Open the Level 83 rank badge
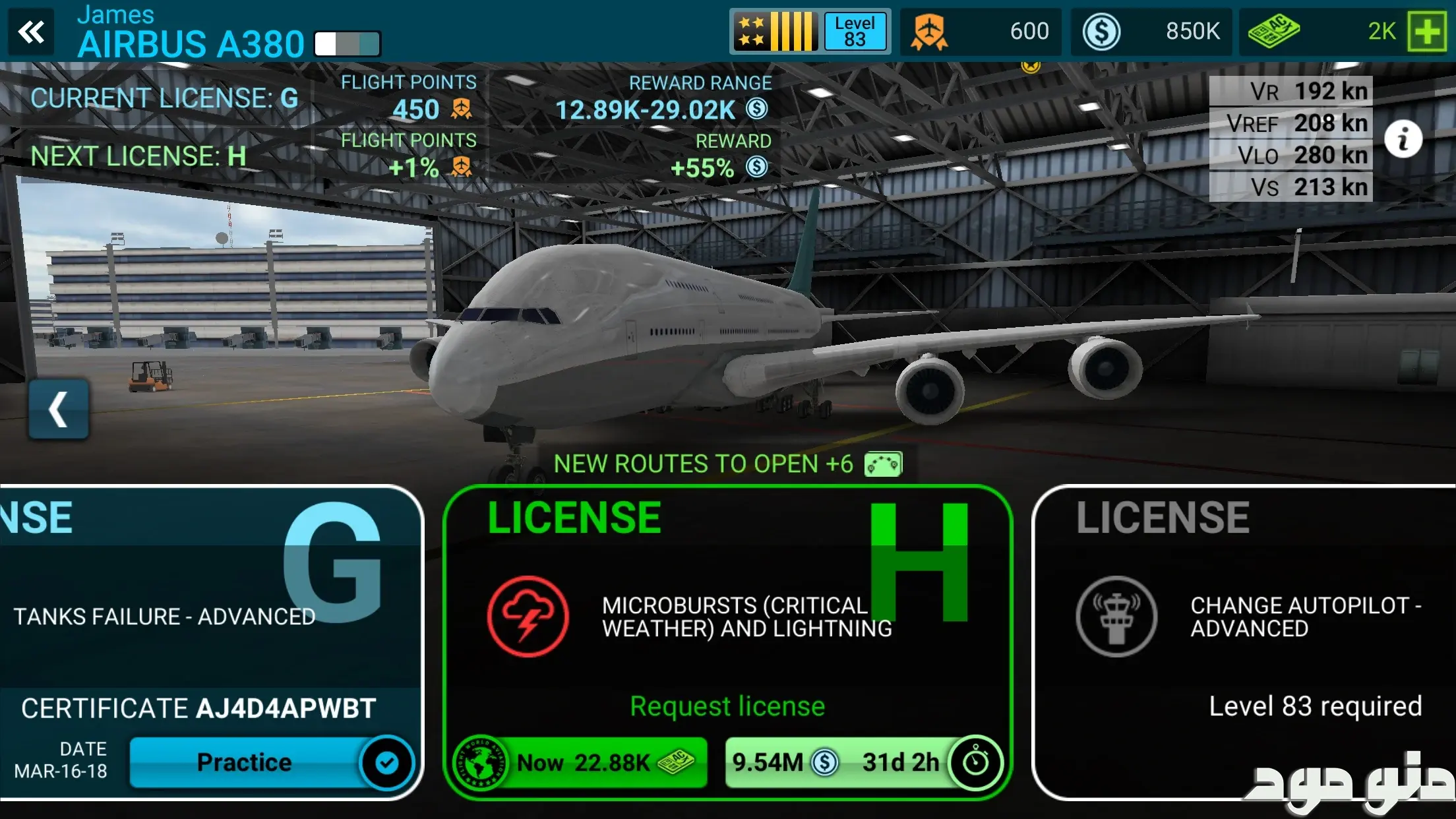This screenshot has height=819, width=1456. 810,31
